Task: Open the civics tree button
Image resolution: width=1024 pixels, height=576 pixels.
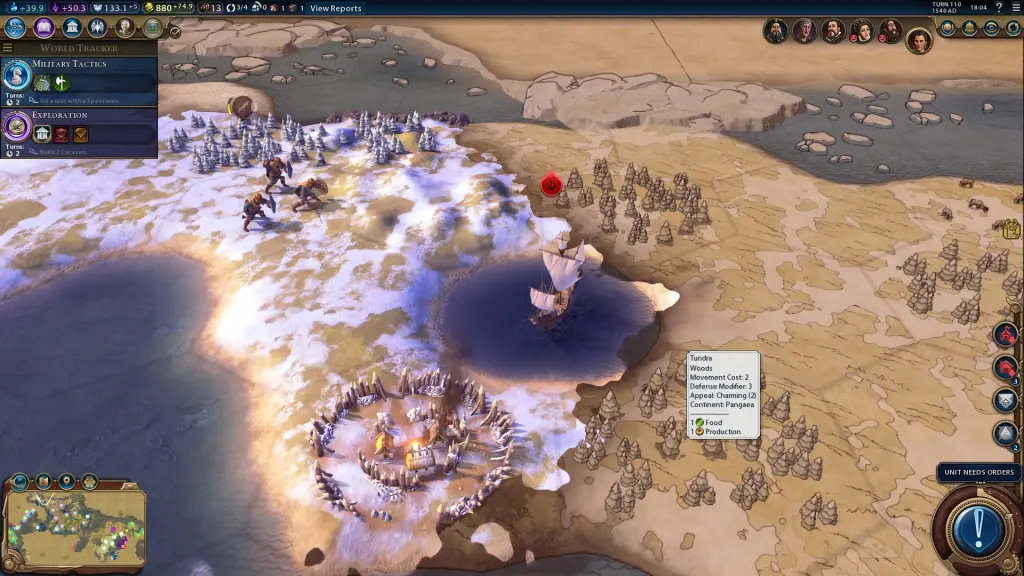Action: pyautogui.click(x=44, y=27)
